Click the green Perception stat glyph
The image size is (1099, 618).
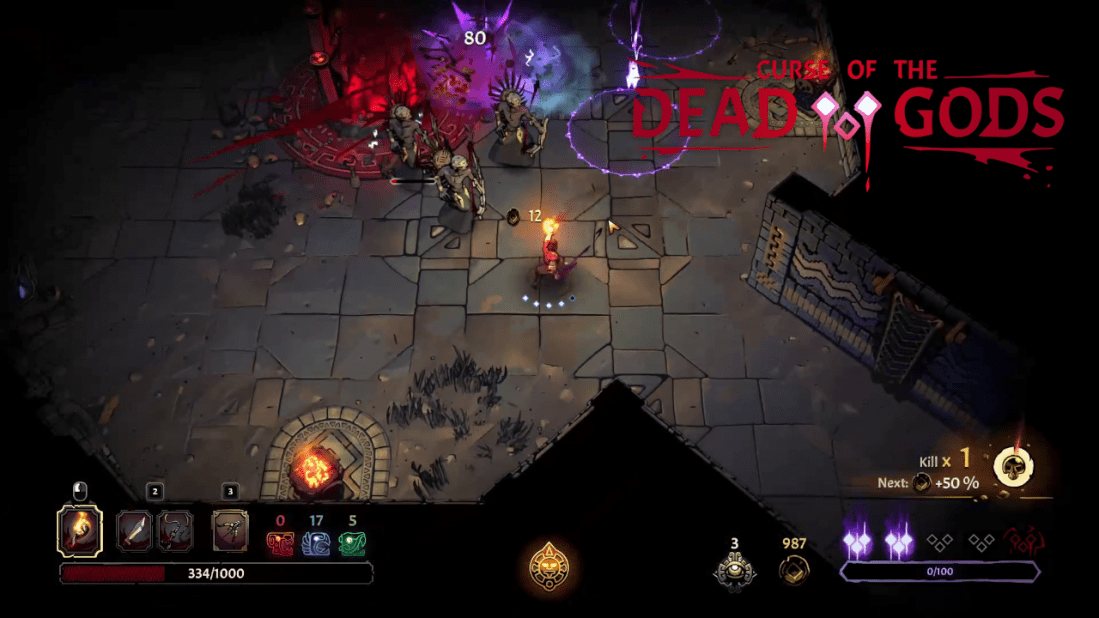pyautogui.click(x=352, y=543)
